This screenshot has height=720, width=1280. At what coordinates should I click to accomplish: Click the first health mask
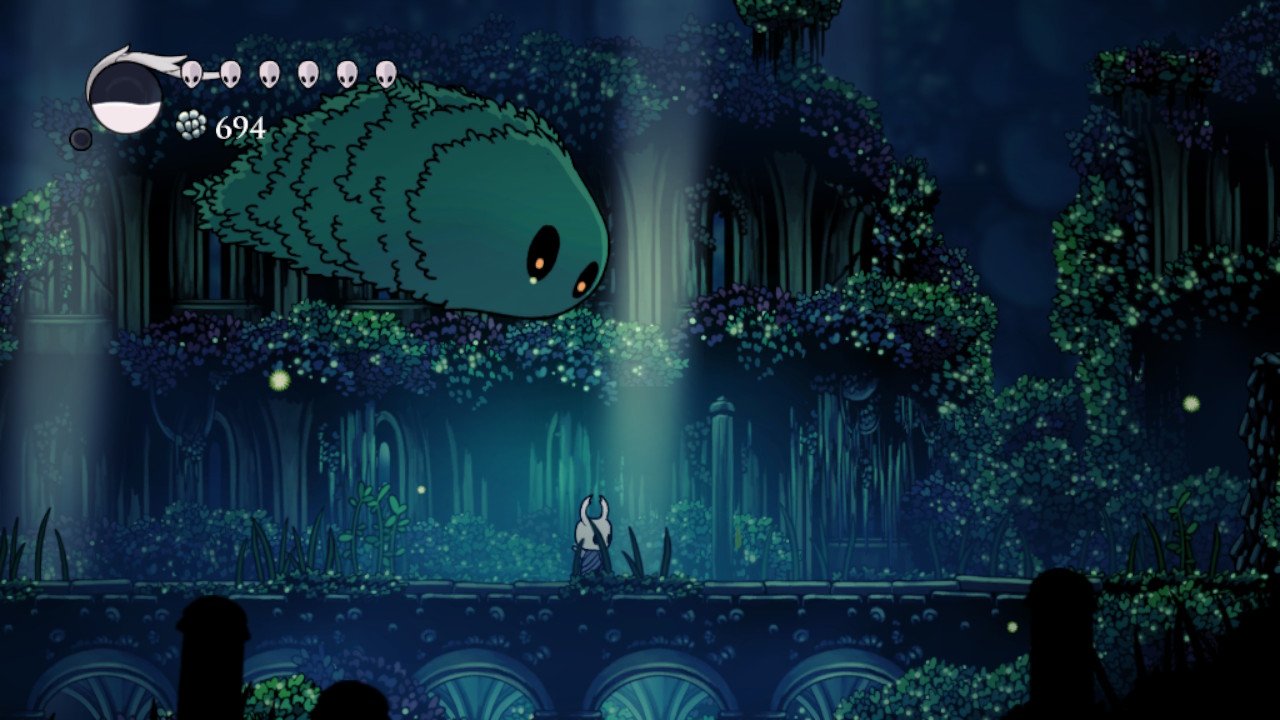pos(190,72)
